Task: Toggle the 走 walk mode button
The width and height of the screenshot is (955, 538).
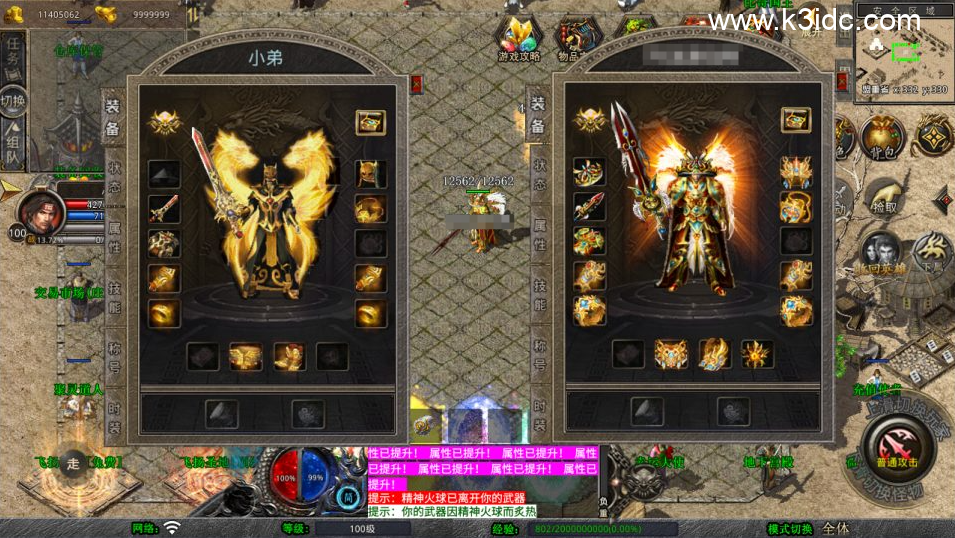Action: pos(73,463)
